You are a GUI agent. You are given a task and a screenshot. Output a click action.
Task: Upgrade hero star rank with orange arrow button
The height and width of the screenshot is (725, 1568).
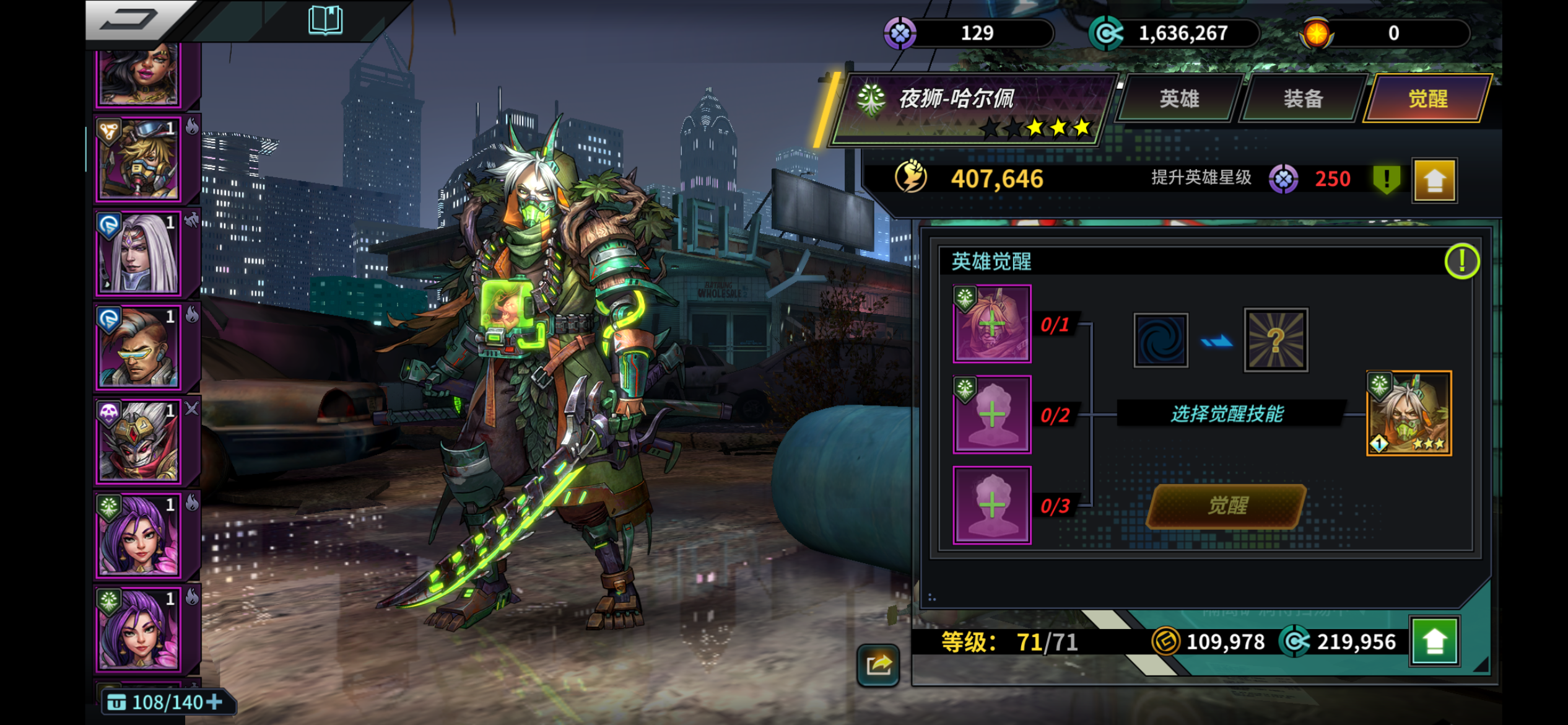pos(1434,180)
